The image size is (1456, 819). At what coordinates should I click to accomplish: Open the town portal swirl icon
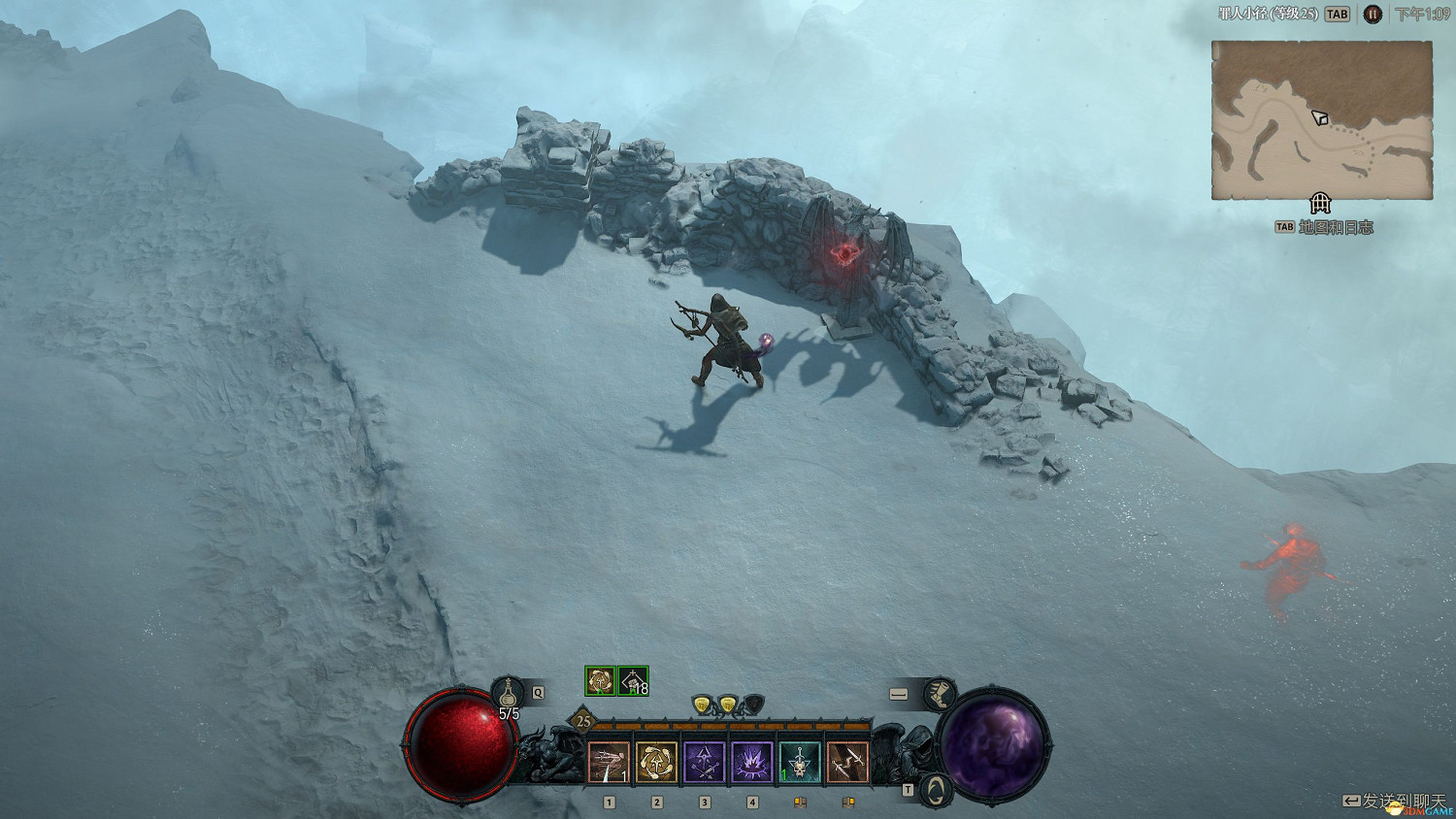pos(933,789)
